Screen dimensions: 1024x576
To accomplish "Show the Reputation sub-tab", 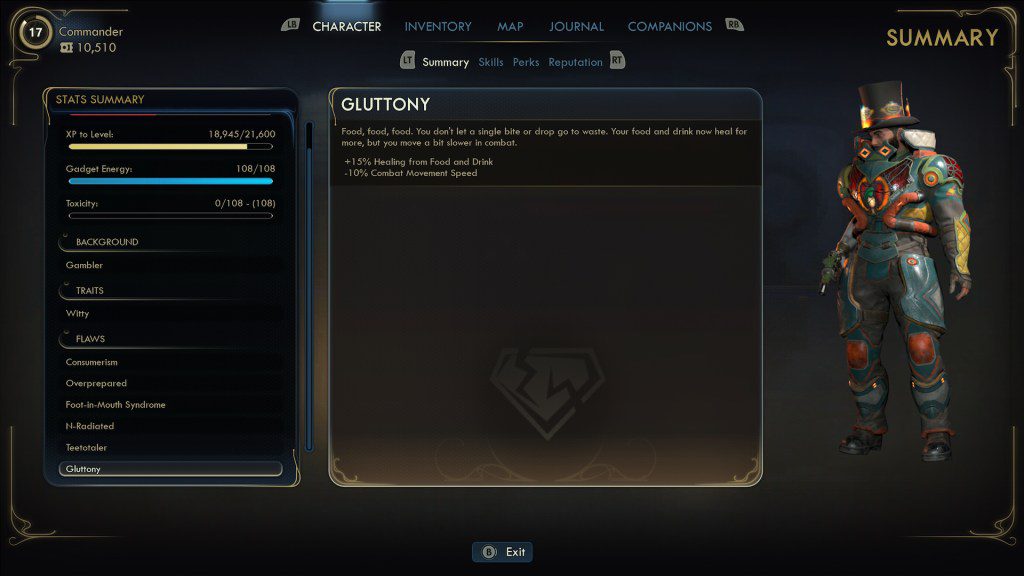I will click(x=575, y=62).
